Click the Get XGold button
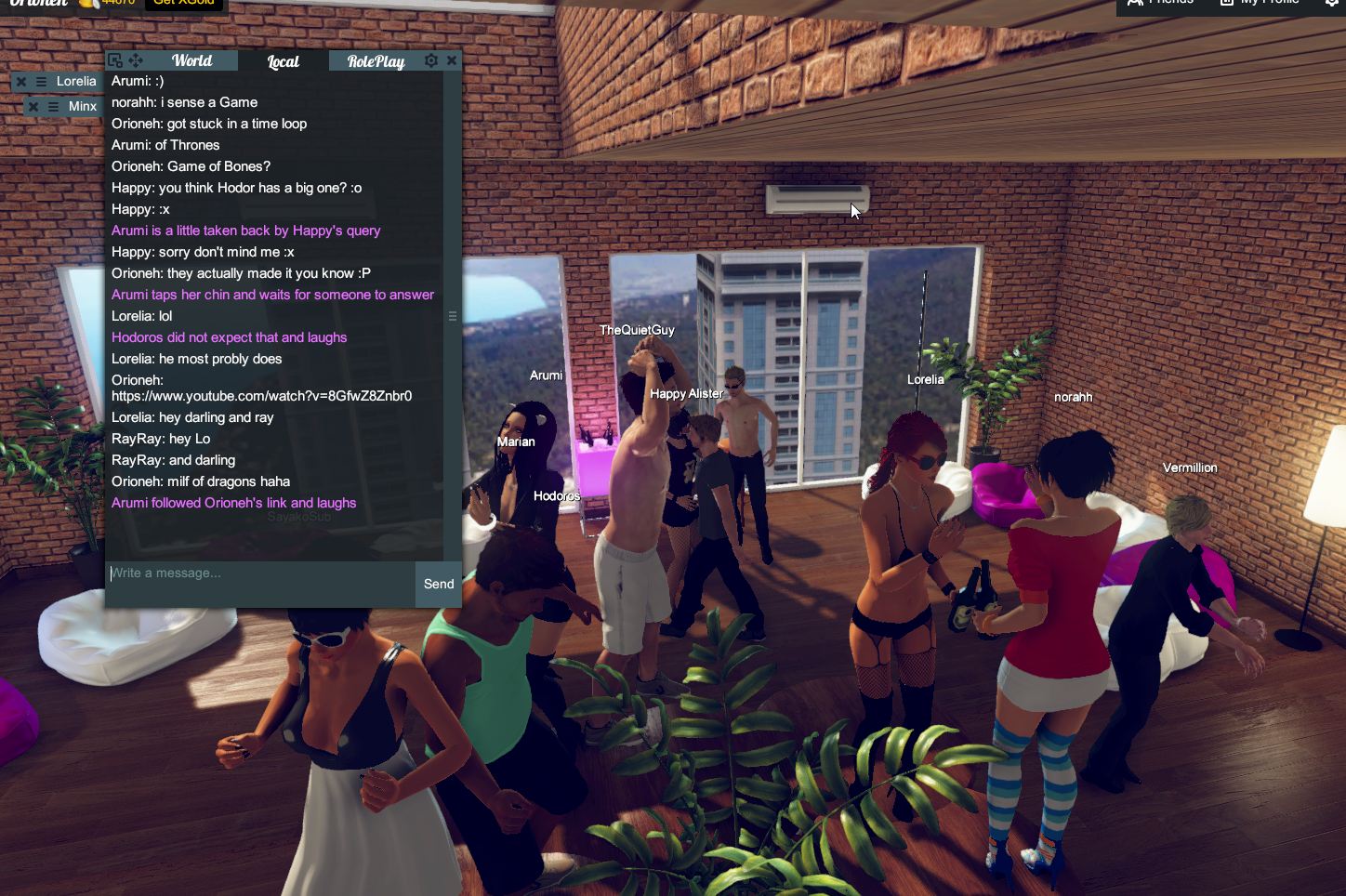 coord(184,3)
